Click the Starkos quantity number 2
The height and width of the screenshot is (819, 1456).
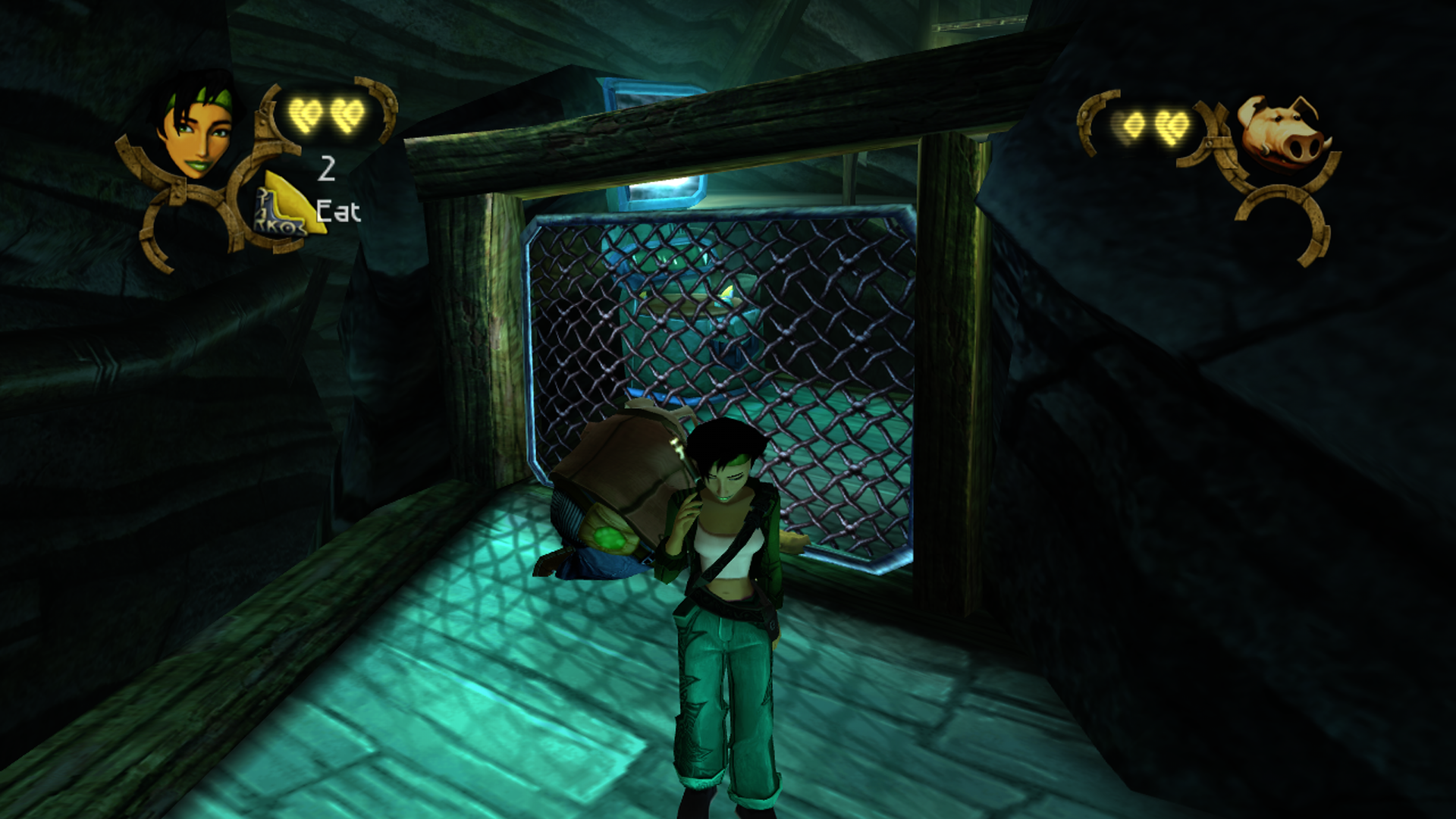coord(328,168)
